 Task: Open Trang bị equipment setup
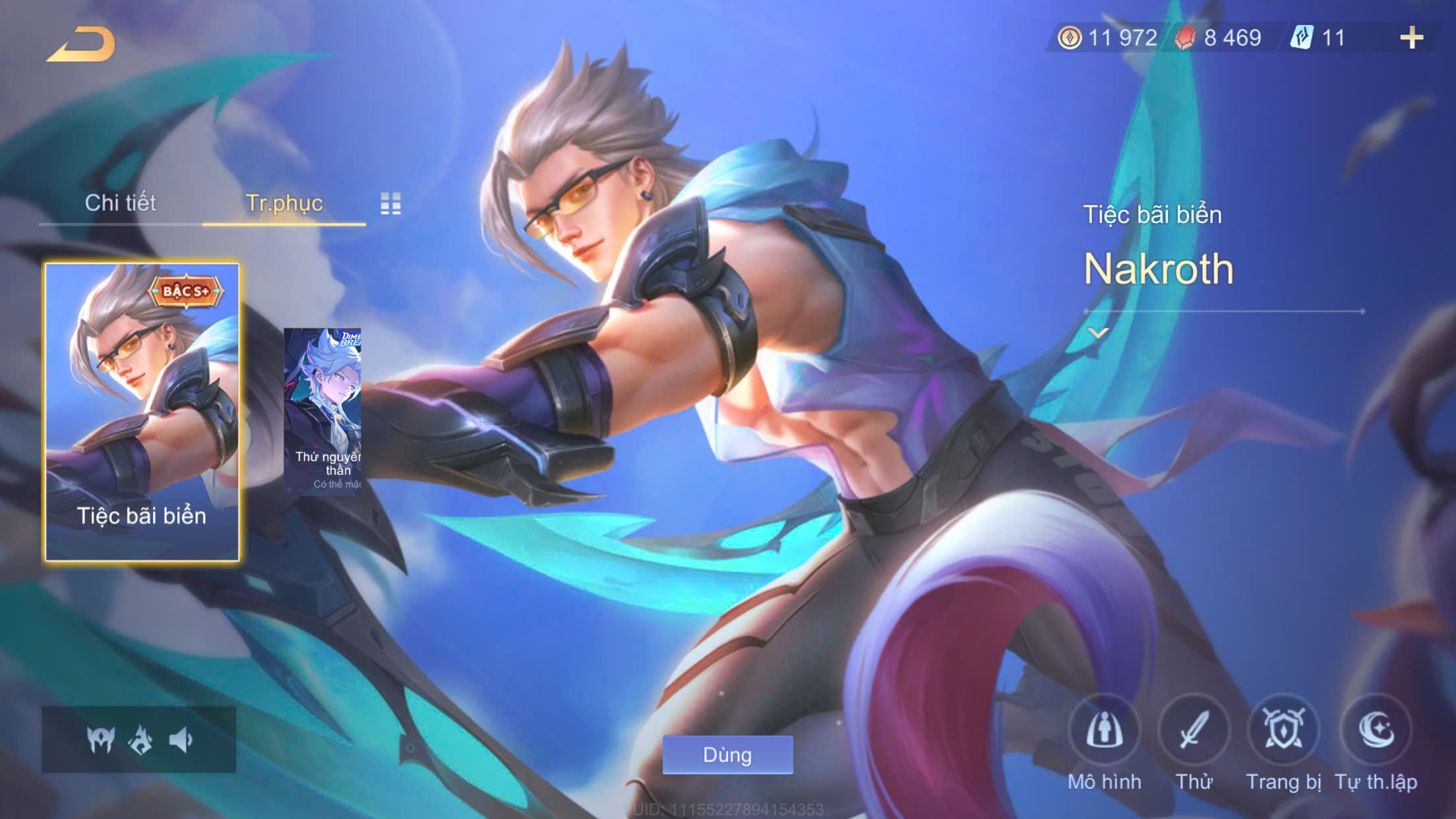pyautogui.click(x=1283, y=731)
